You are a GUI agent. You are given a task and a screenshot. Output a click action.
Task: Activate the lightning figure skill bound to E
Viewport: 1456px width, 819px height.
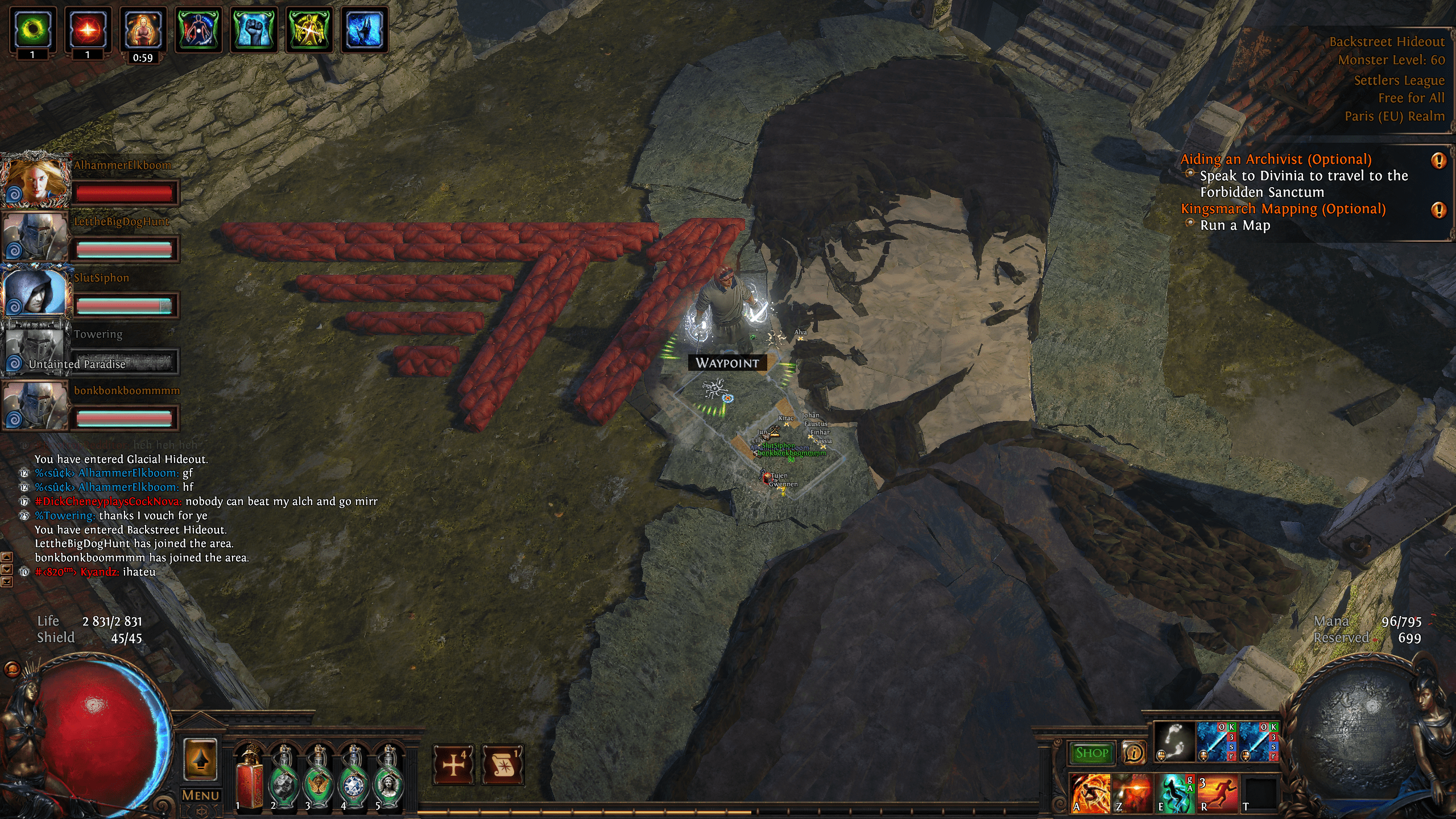pyautogui.click(x=1175, y=793)
